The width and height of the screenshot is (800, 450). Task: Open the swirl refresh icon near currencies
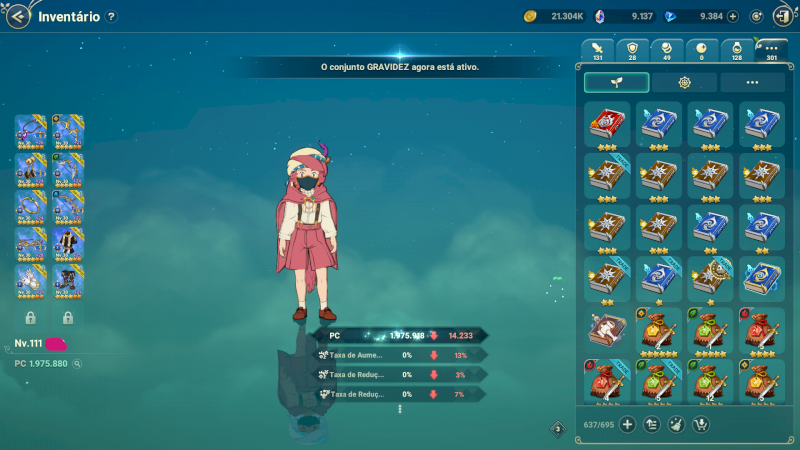click(757, 16)
